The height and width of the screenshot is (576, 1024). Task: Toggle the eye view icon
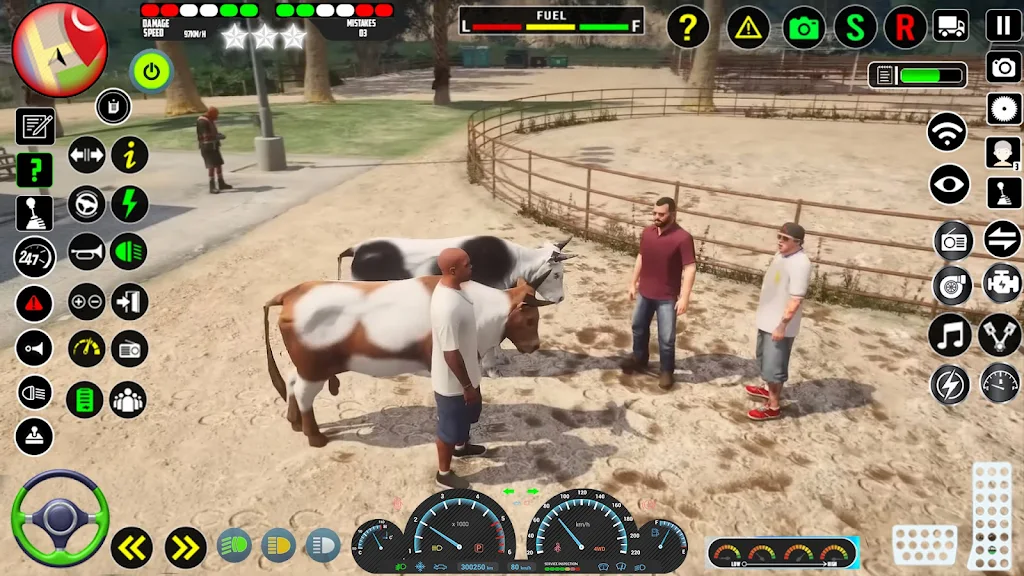pyautogui.click(x=949, y=184)
